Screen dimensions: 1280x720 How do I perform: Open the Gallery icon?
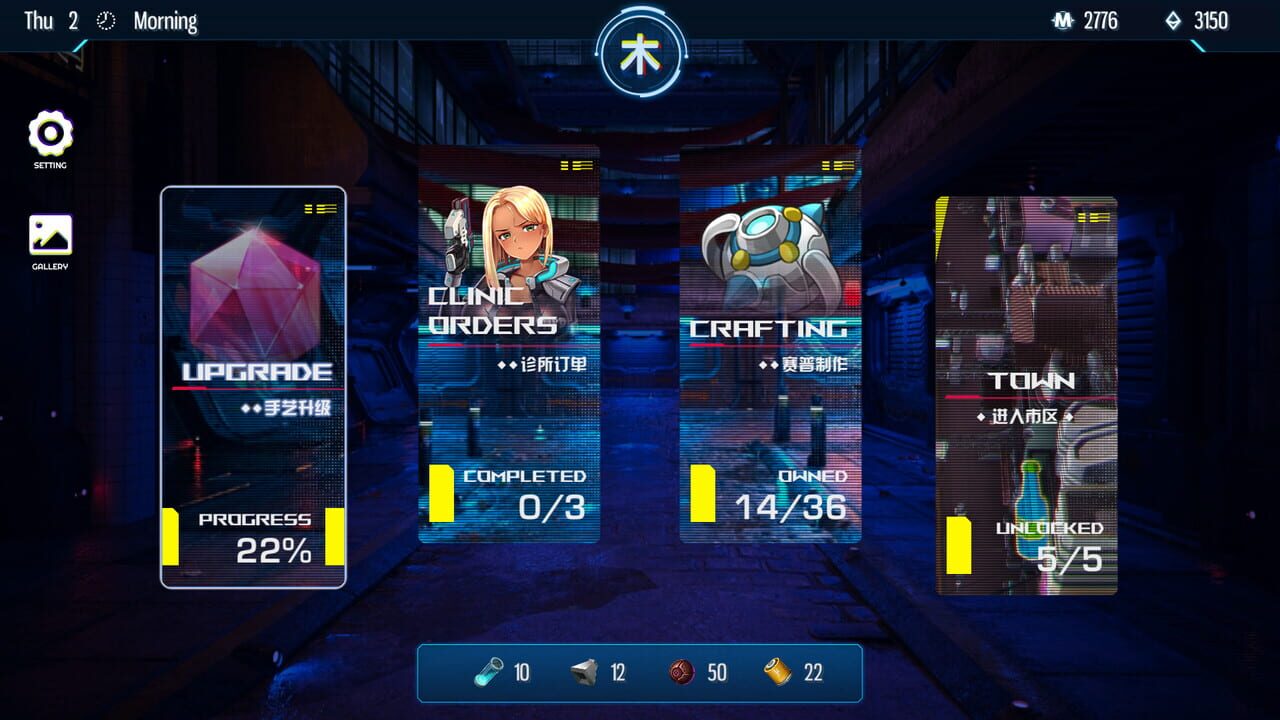49,233
